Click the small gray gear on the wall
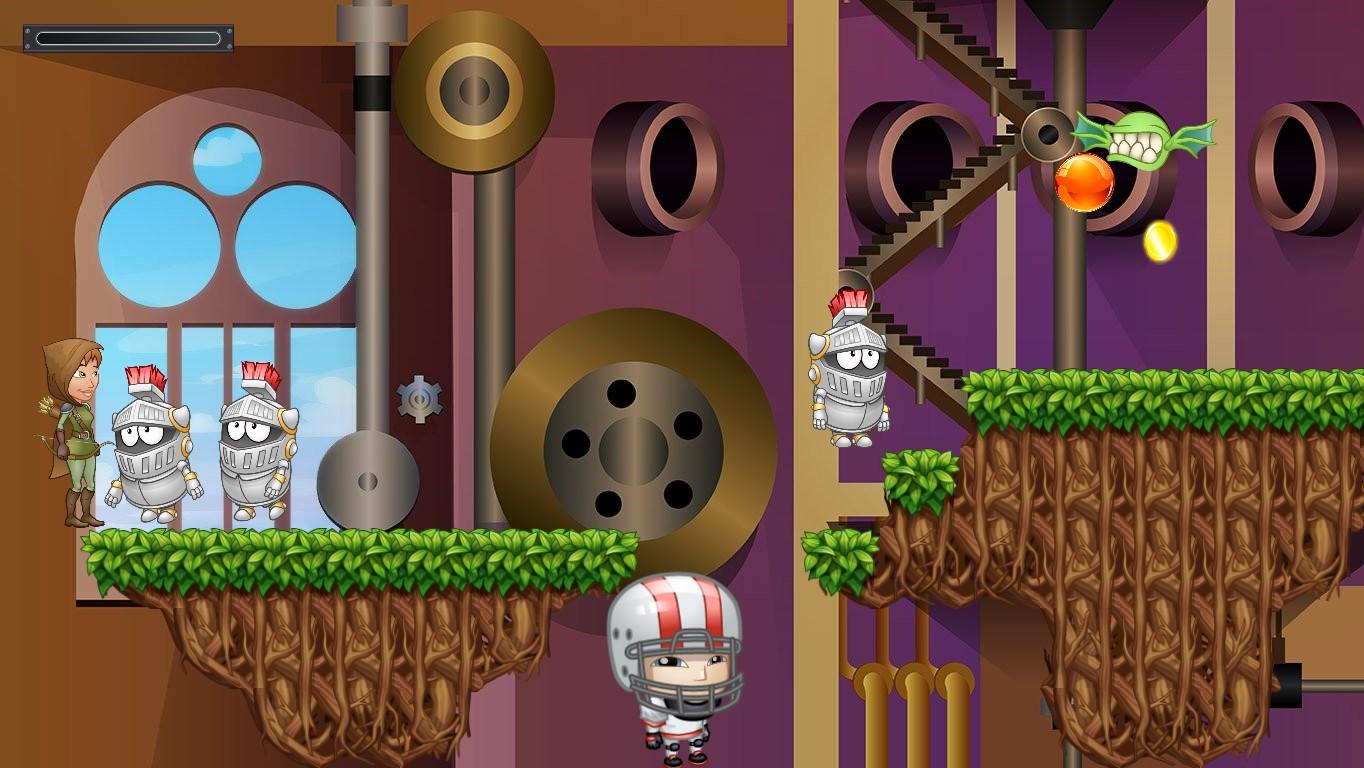 click(x=422, y=396)
